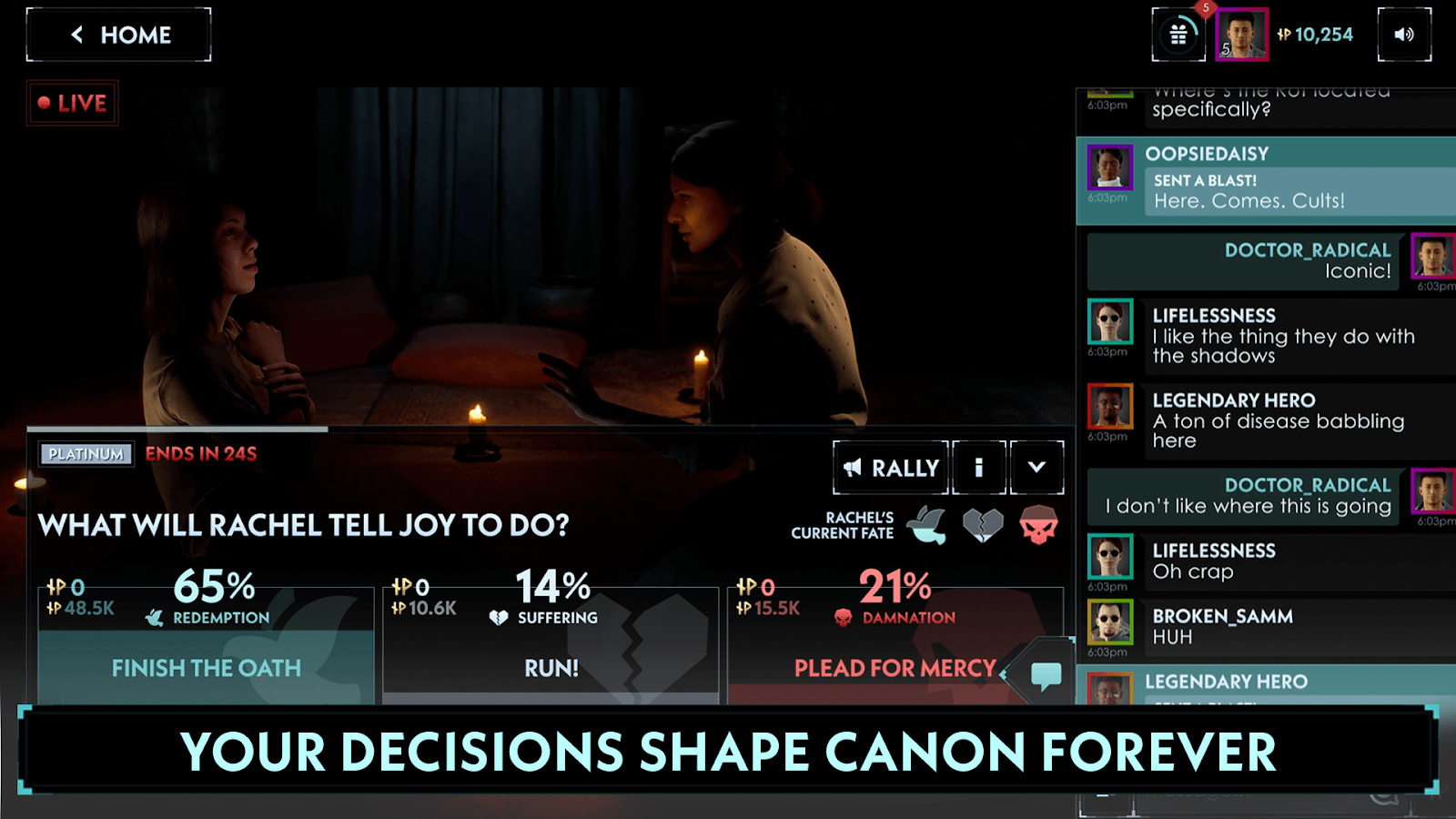Click the Rally megaphone icon
The width and height of the screenshot is (1456, 819).
854,467
